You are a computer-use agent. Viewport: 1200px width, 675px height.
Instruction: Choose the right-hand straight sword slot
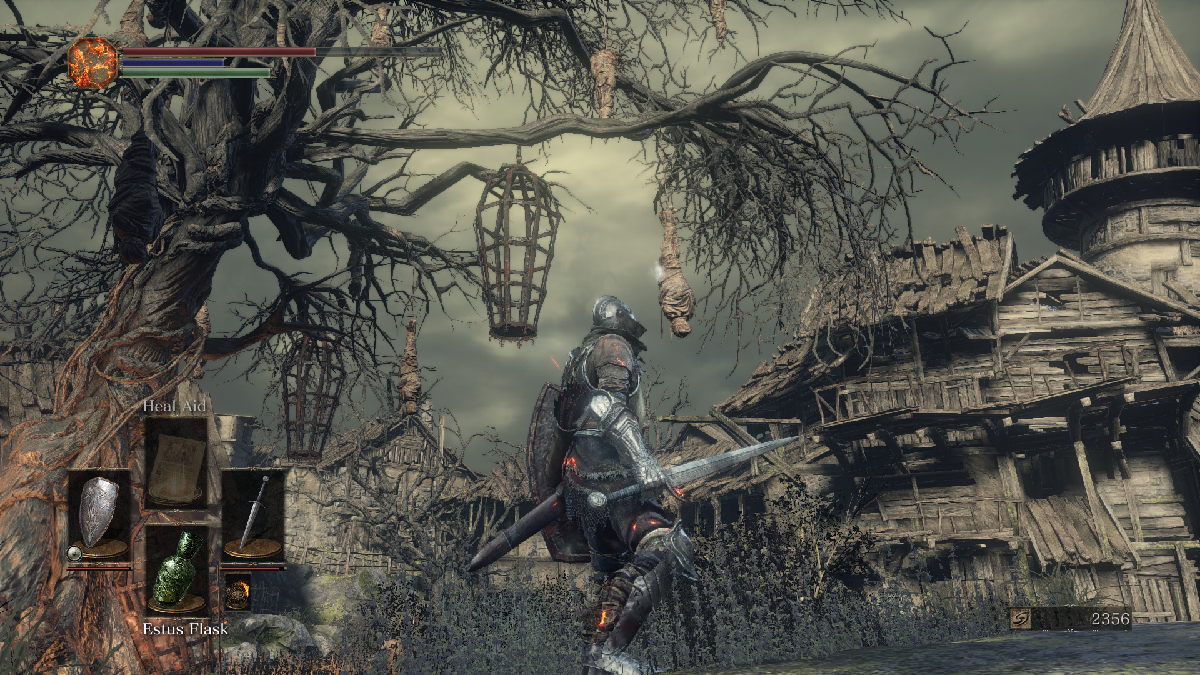point(252,514)
